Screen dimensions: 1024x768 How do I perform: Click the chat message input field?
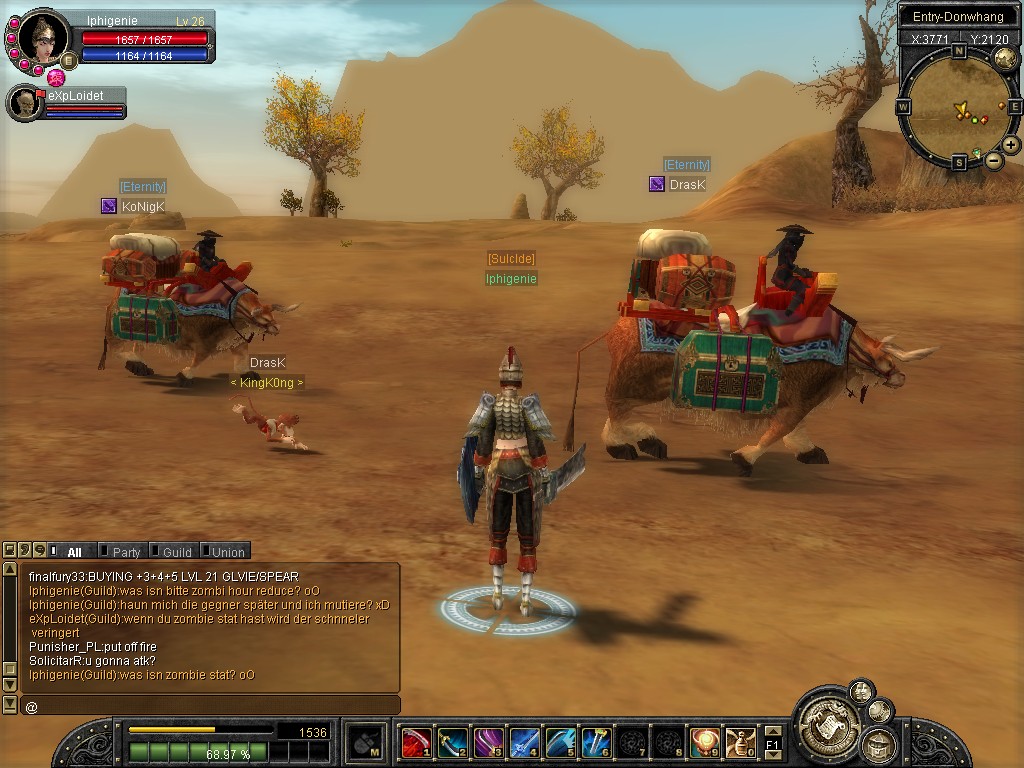point(210,706)
